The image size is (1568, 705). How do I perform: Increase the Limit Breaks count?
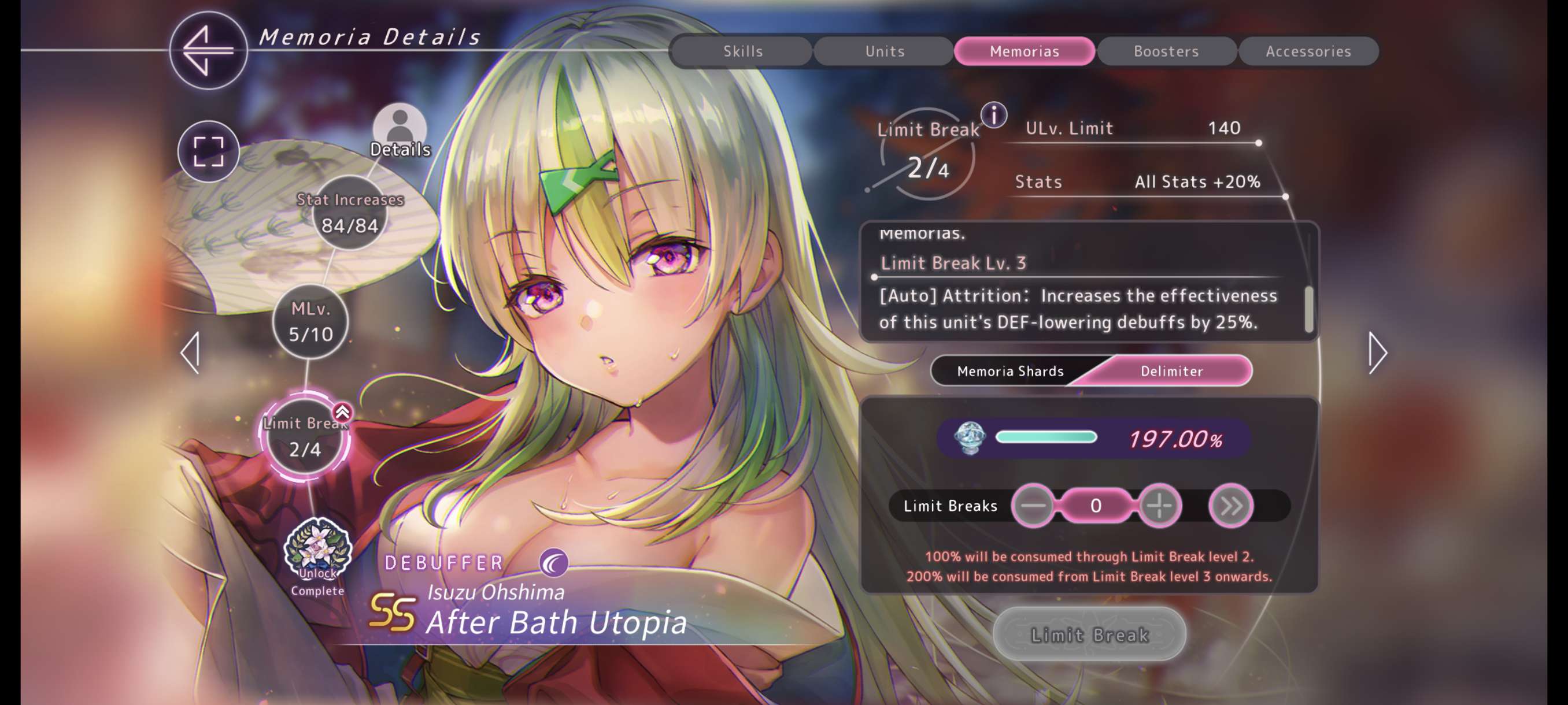(1159, 506)
